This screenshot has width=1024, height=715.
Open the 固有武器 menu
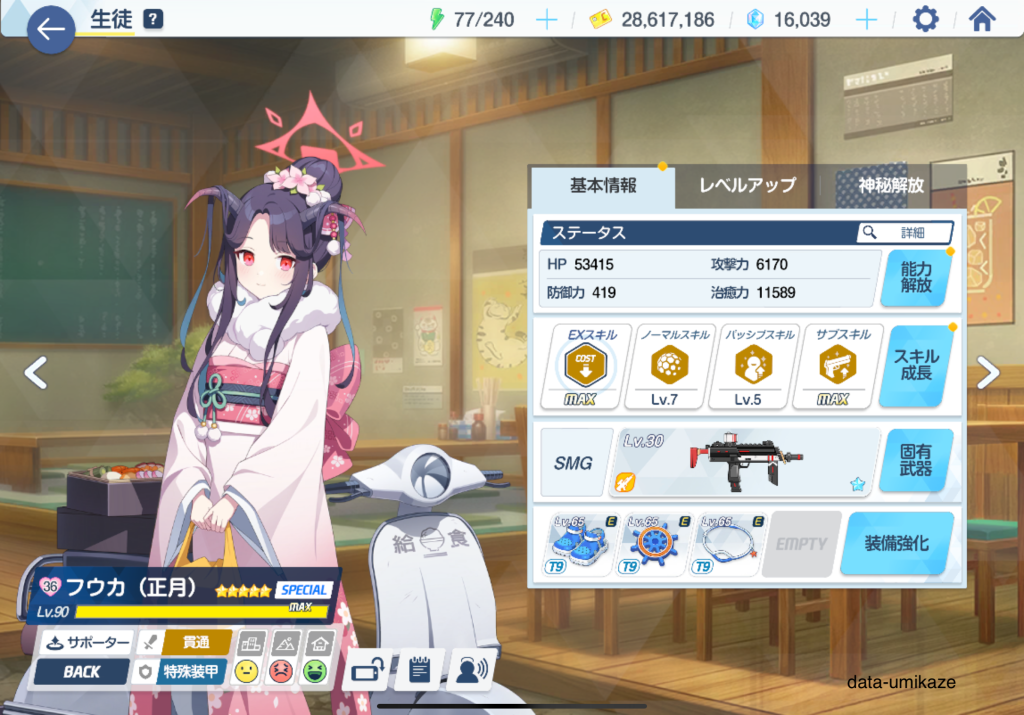915,462
